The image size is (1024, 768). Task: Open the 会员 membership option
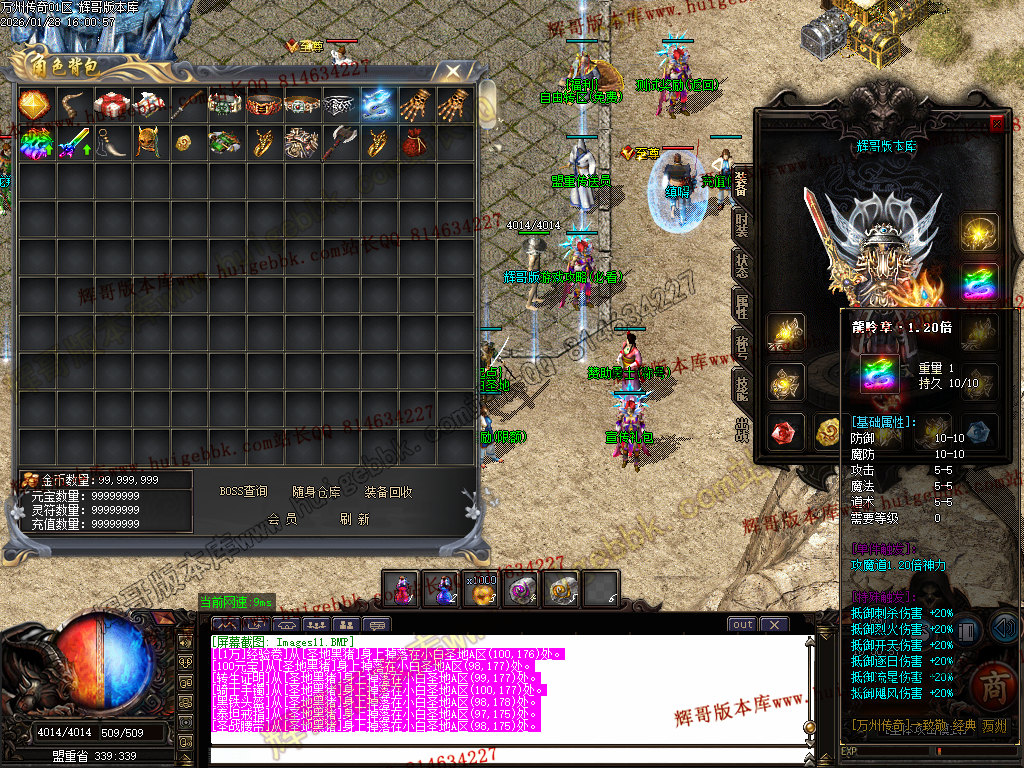[282, 519]
